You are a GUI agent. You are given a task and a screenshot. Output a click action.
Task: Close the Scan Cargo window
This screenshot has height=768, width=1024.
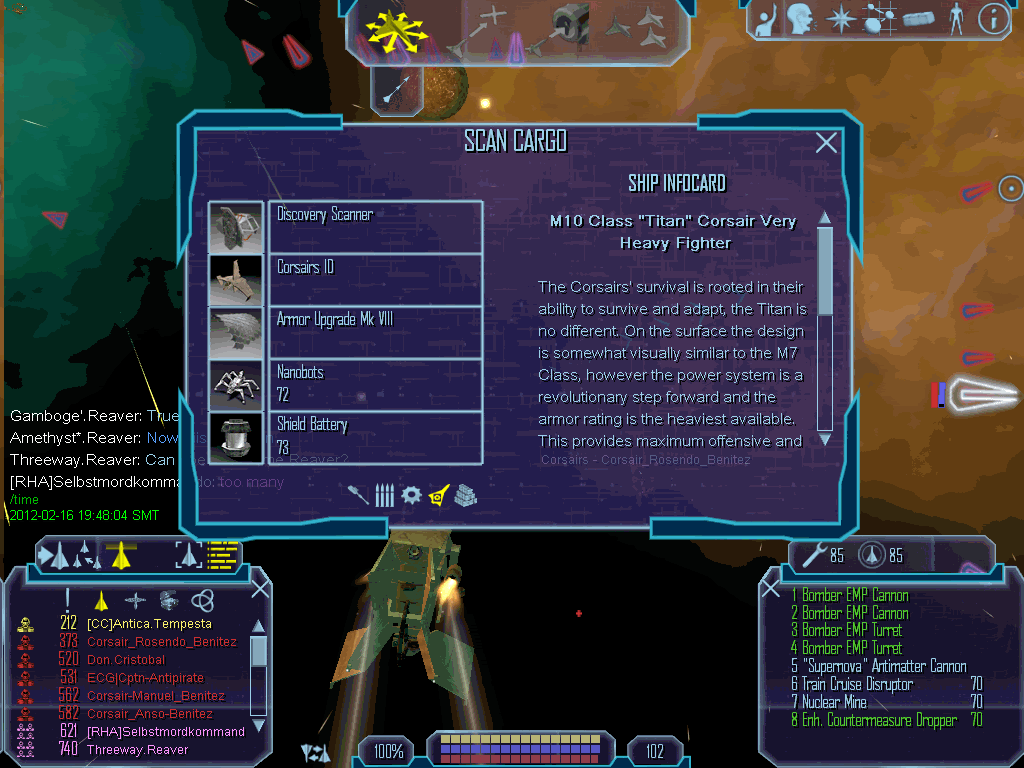click(x=826, y=143)
